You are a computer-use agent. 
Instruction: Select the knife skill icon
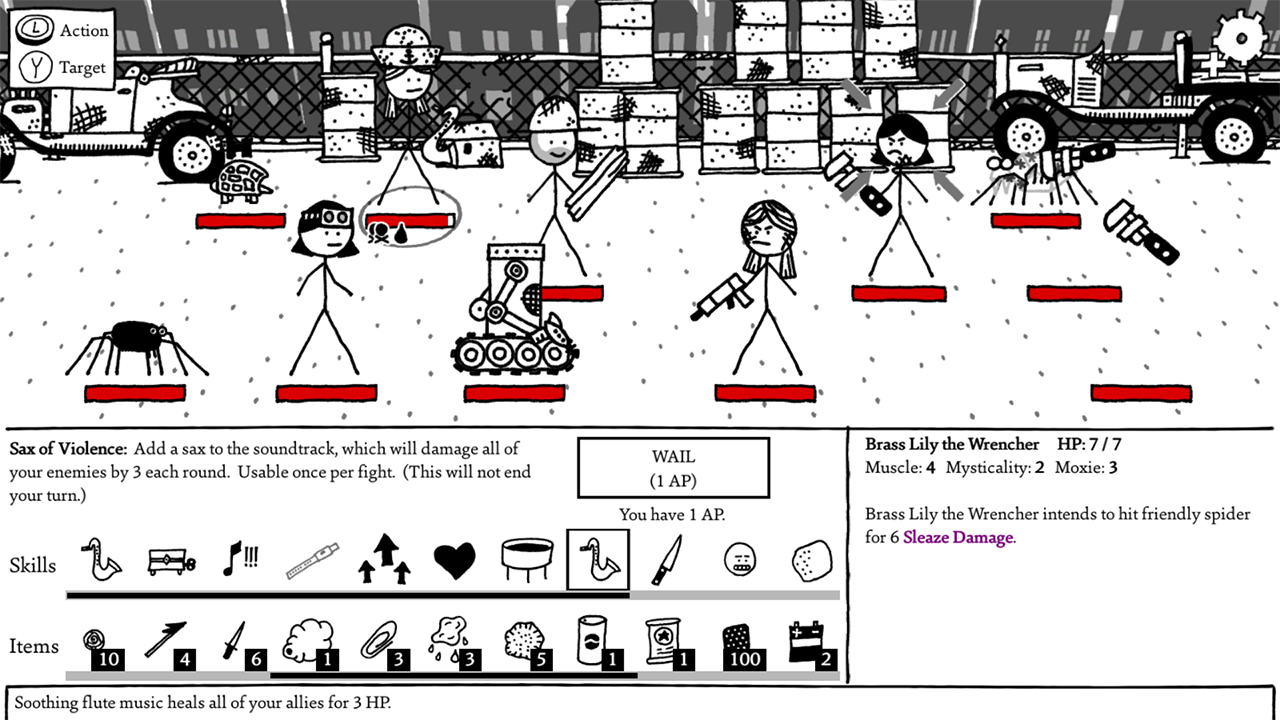[669, 559]
